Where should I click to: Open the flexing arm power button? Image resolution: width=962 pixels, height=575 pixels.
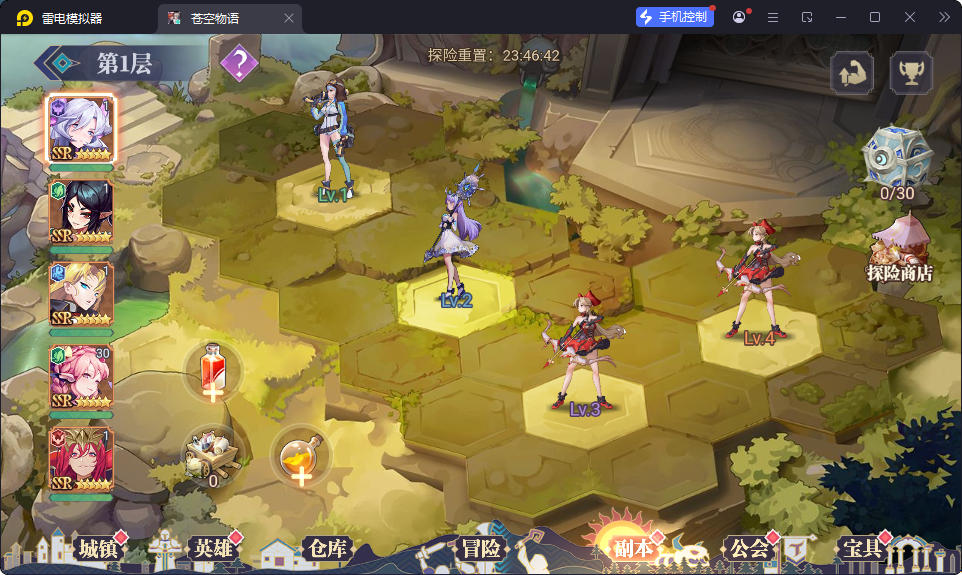(x=852, y=73)
